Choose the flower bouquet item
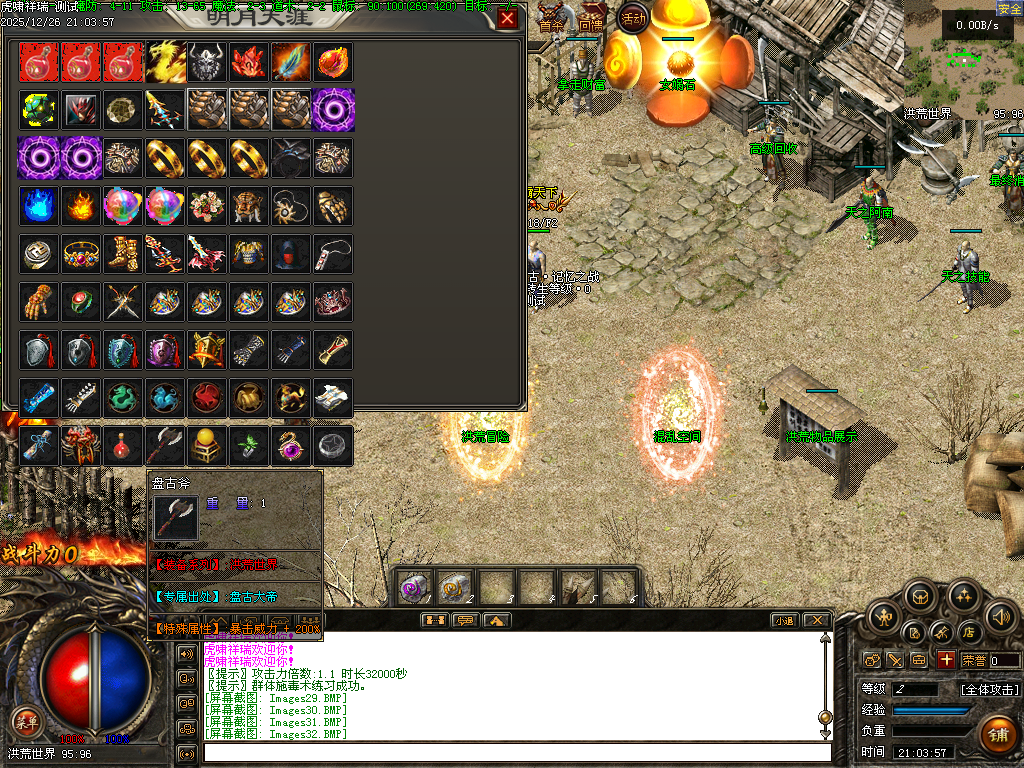Screen dimensions: 1024x768 207,206
